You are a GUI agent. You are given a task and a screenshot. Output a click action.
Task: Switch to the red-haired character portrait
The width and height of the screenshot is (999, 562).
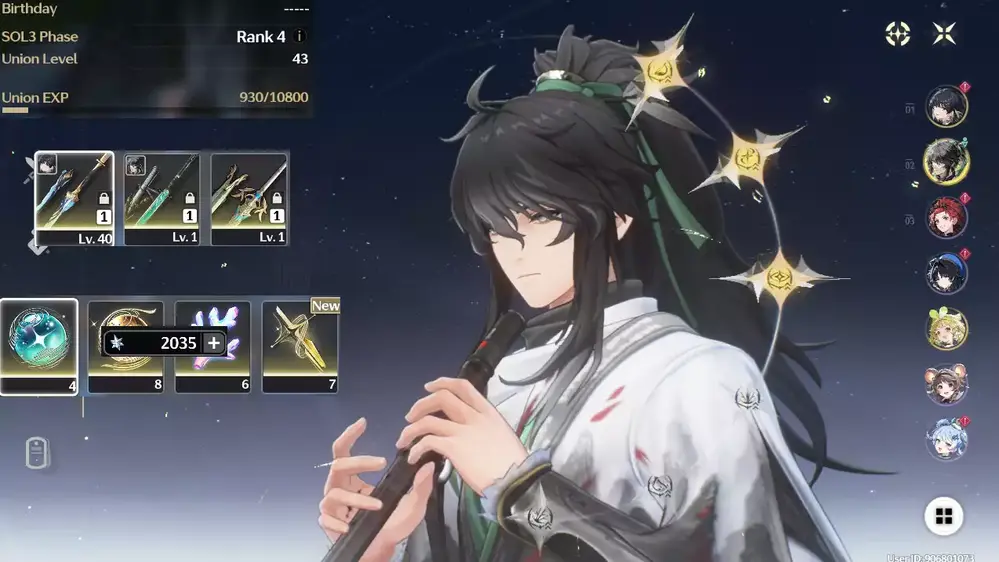point(946,217)
